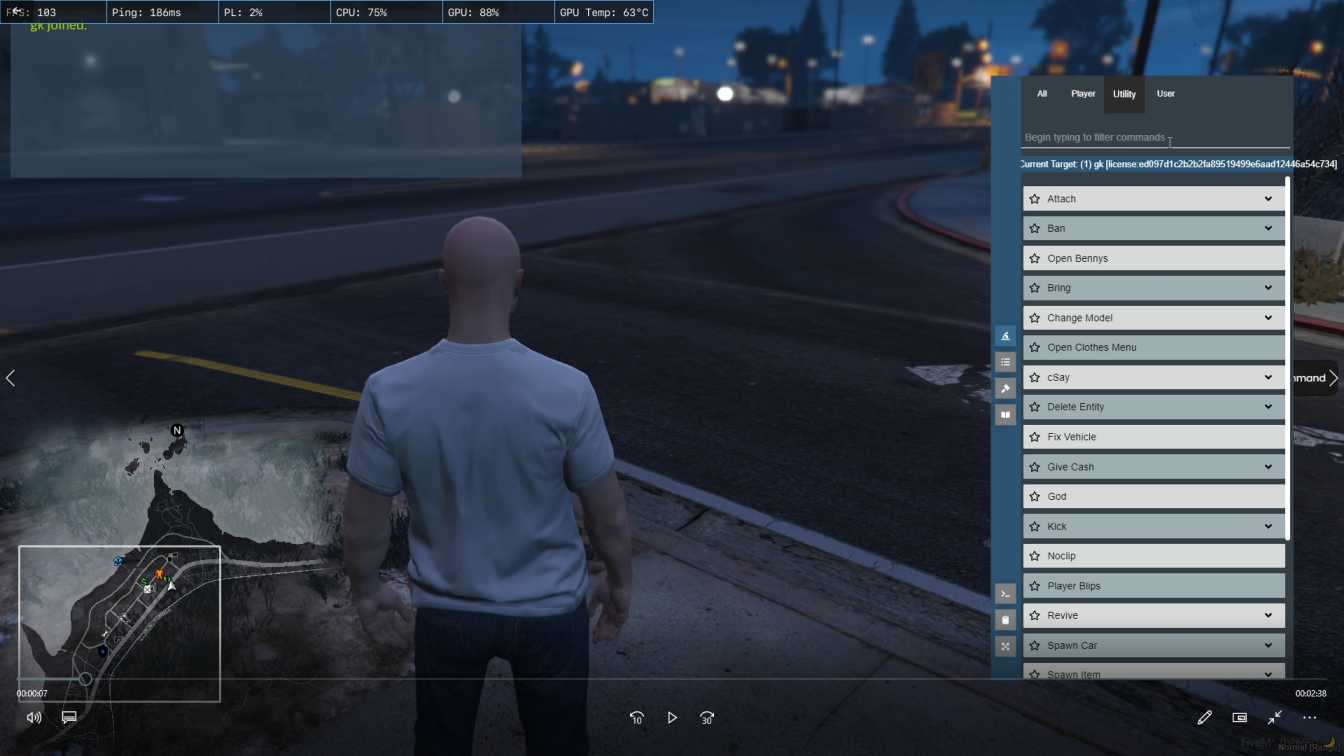Expand the Revive command

coord(1268,616)
